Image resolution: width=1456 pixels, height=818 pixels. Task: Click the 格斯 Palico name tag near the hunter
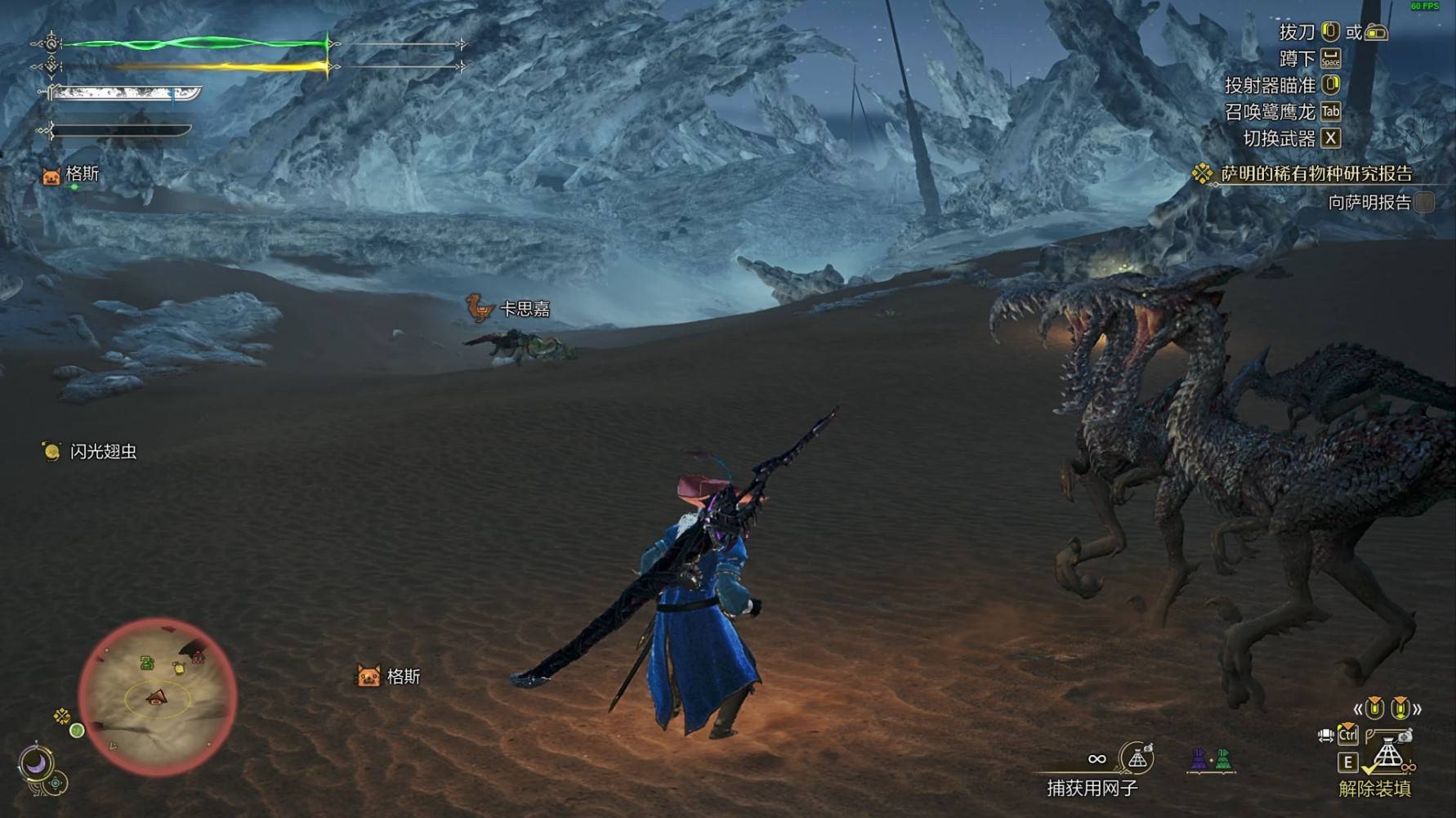click(x=390, y=677)
